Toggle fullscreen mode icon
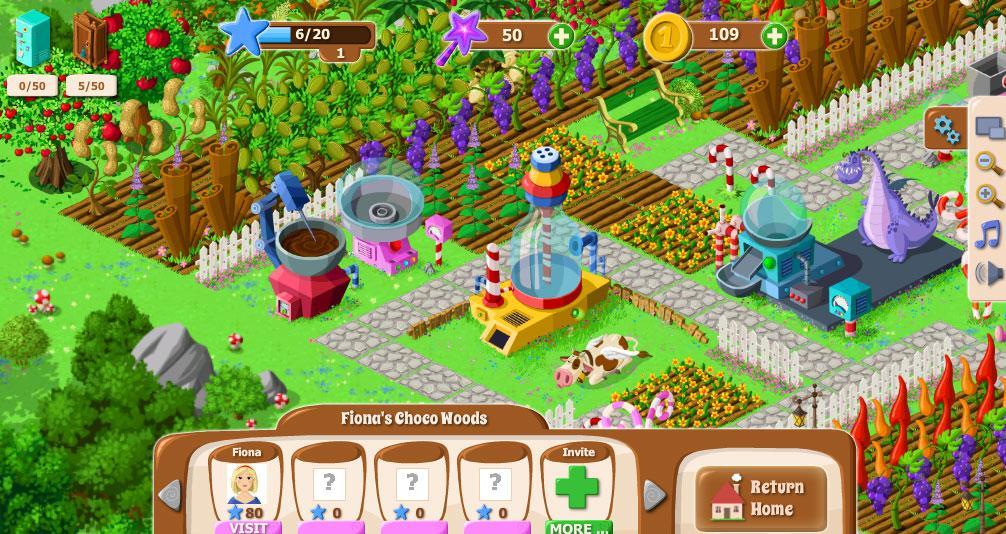 pyautogui.click(x=988, y=128)
